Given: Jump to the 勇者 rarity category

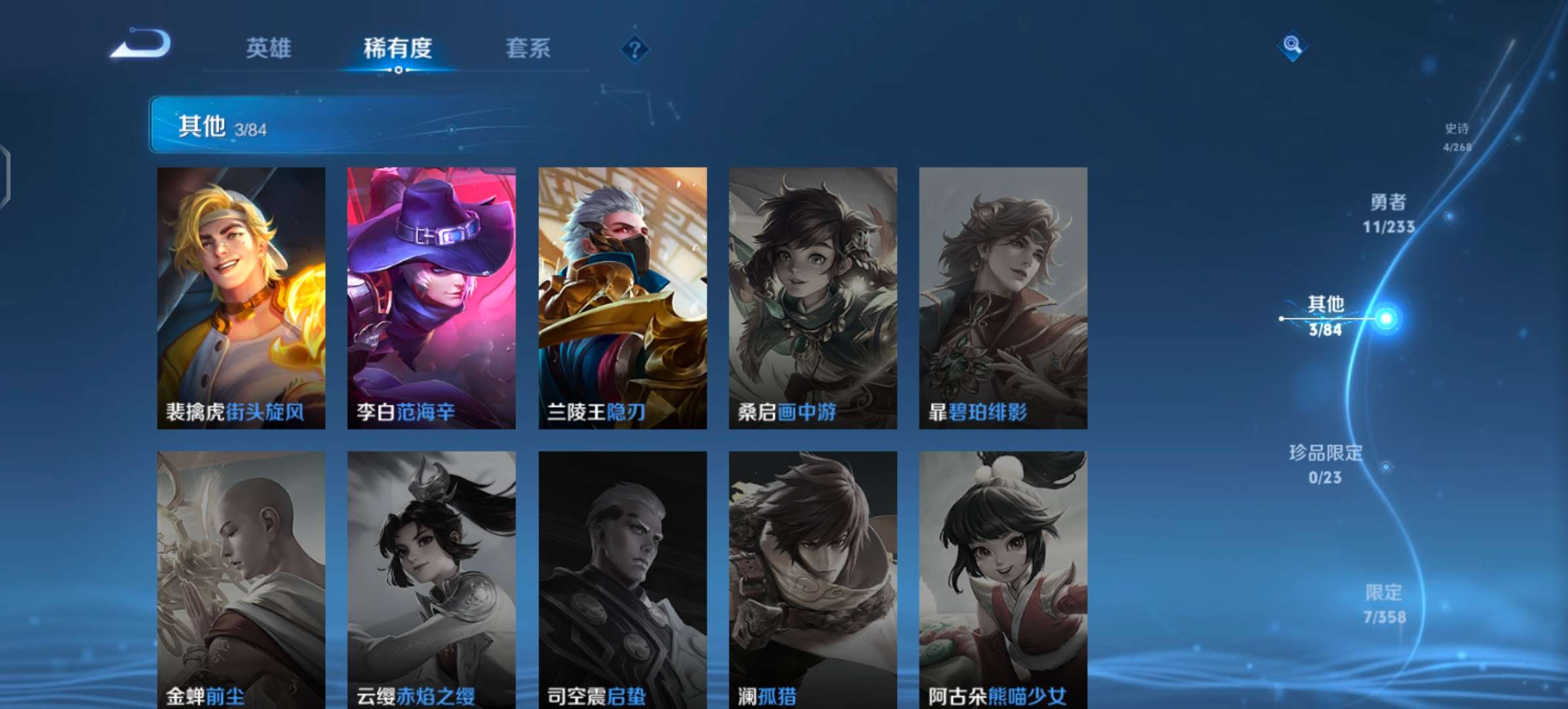Looking at the screenshot, I should [x=1388, y=213].
